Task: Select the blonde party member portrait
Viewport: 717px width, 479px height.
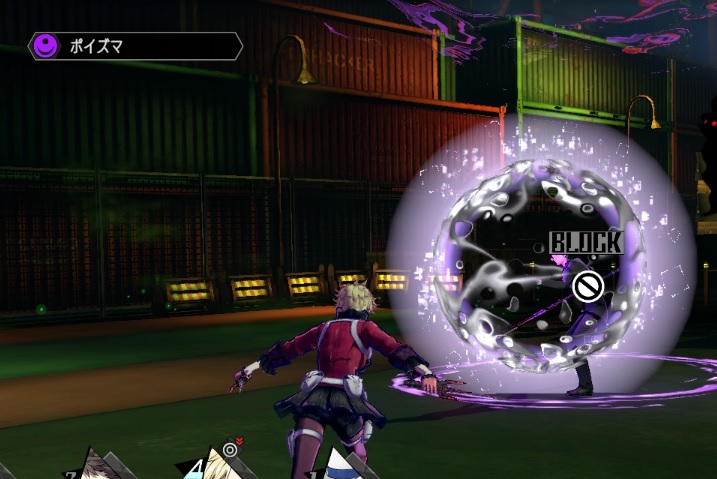Action: tap(216, 465)
